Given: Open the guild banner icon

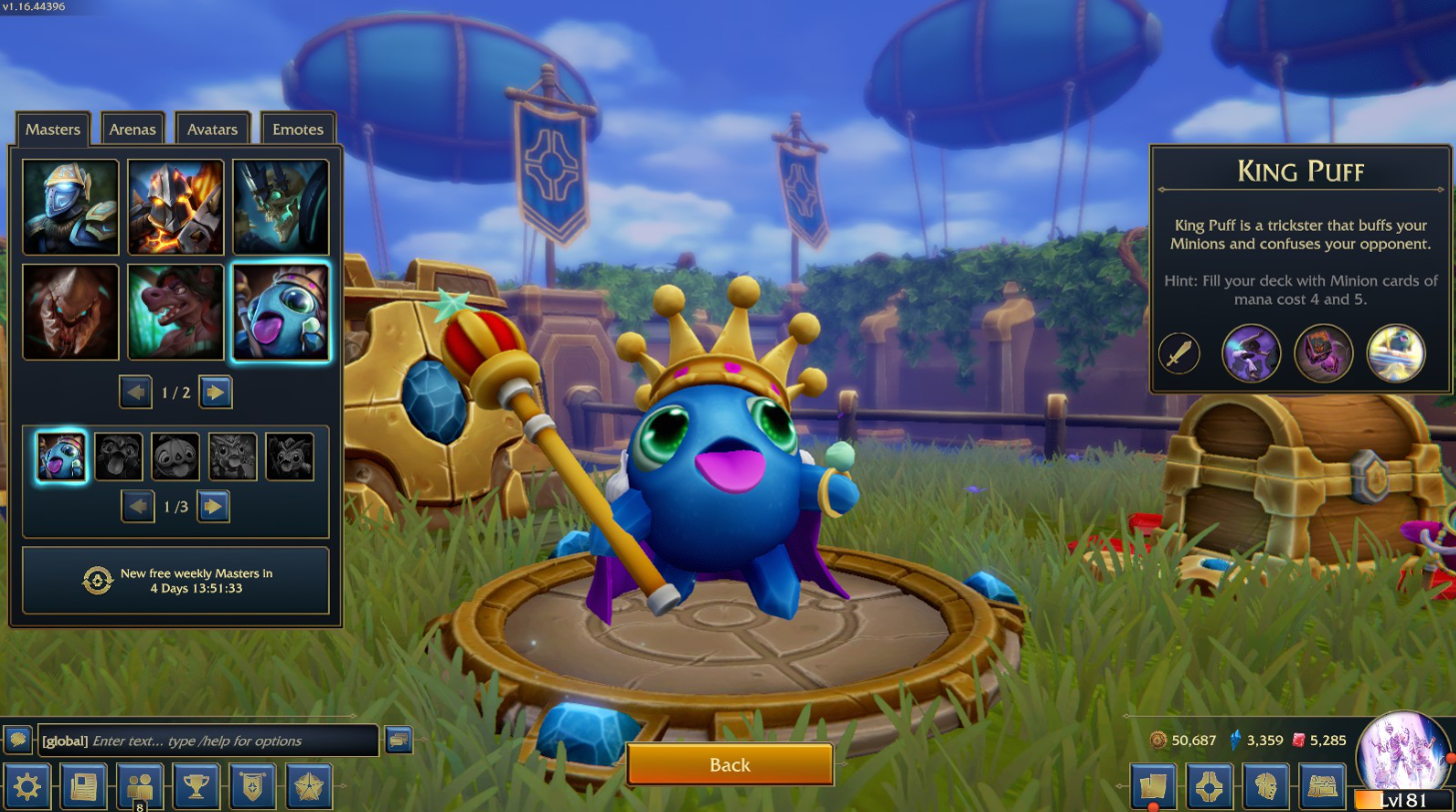Looking at the screenshot, I should [x=251, y=787].
